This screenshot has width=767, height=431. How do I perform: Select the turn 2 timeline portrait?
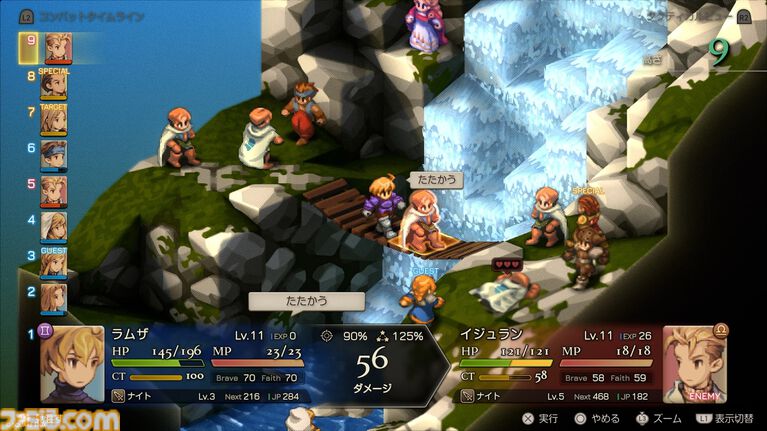pos(54,295)
